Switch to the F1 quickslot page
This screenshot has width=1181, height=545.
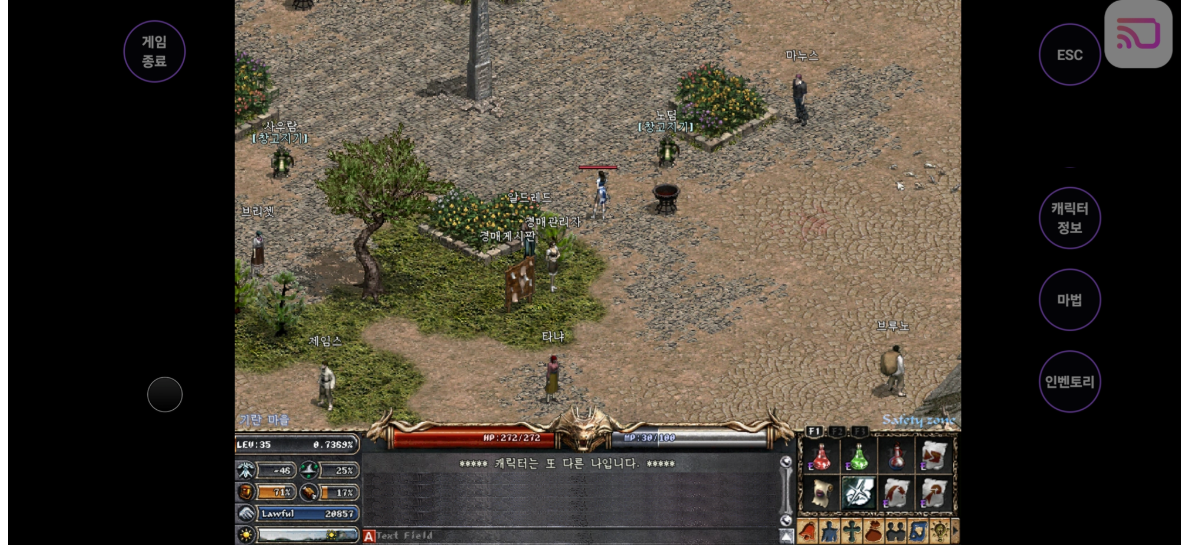point(814,431)
